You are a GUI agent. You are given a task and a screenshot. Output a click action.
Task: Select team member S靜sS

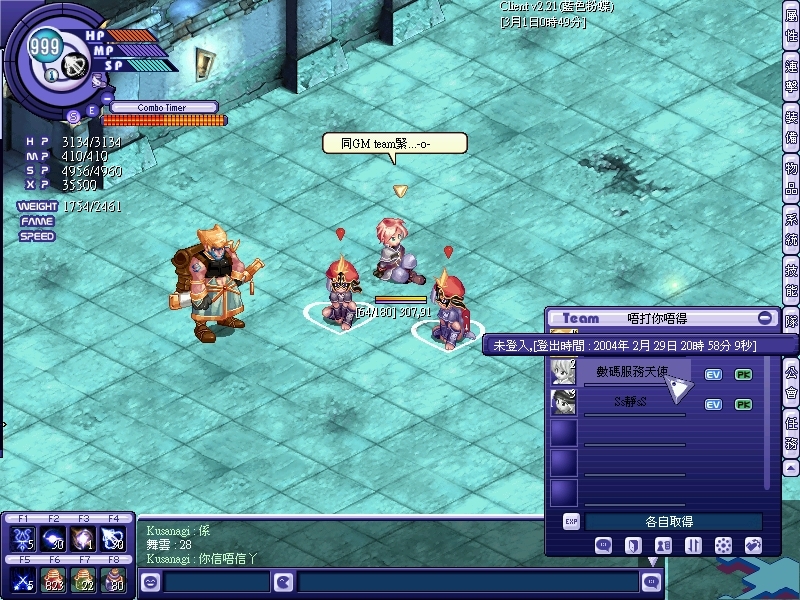click(632, 402)
